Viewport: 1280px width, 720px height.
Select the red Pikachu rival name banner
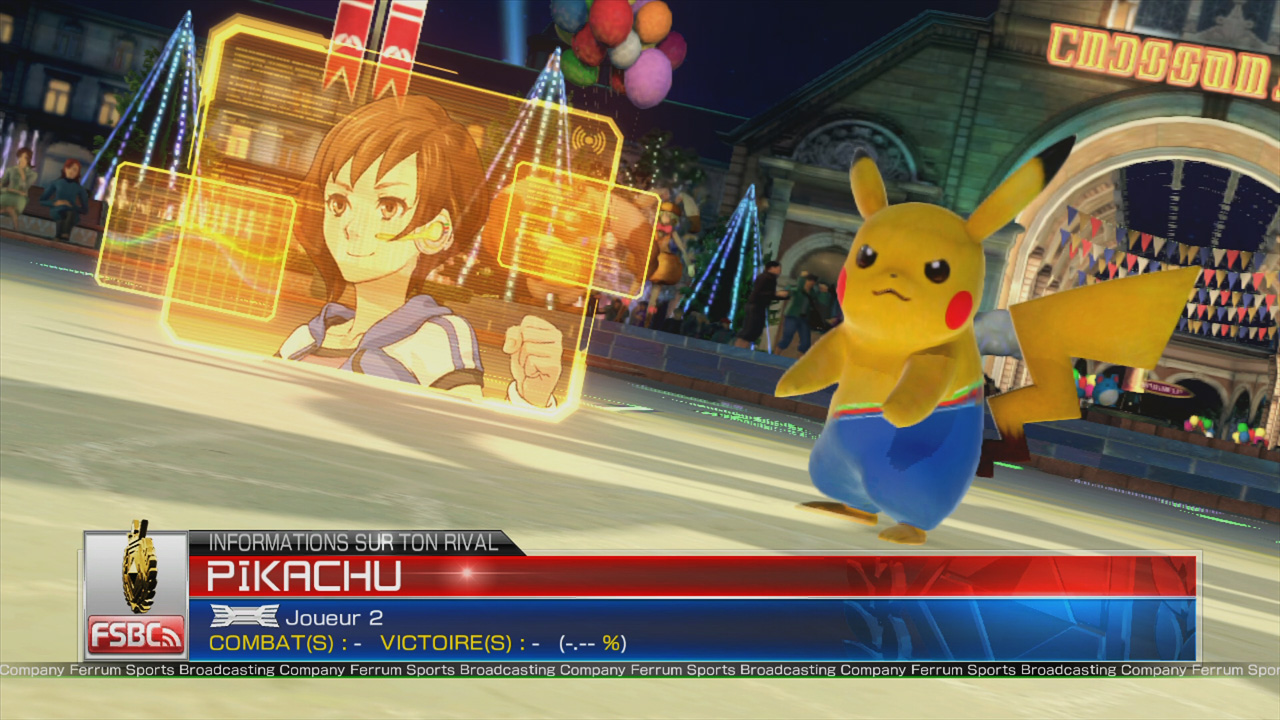690,576
